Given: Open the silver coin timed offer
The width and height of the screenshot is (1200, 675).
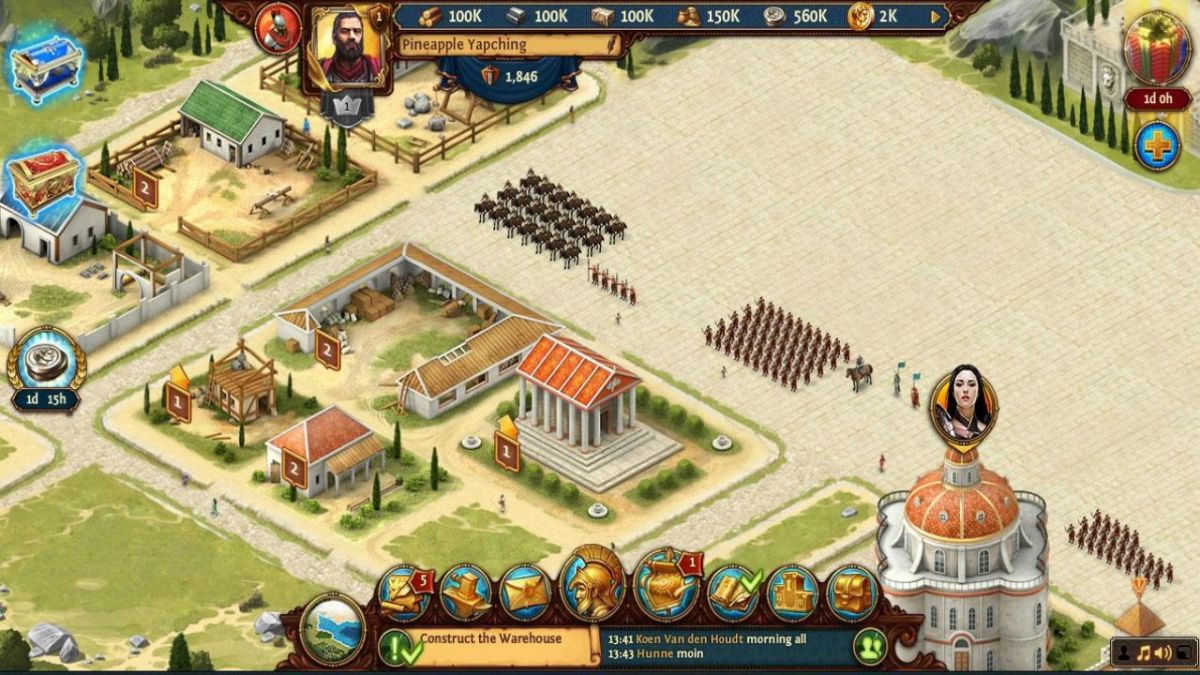Looking at the screenshot, I should click(x=46, y=362).
